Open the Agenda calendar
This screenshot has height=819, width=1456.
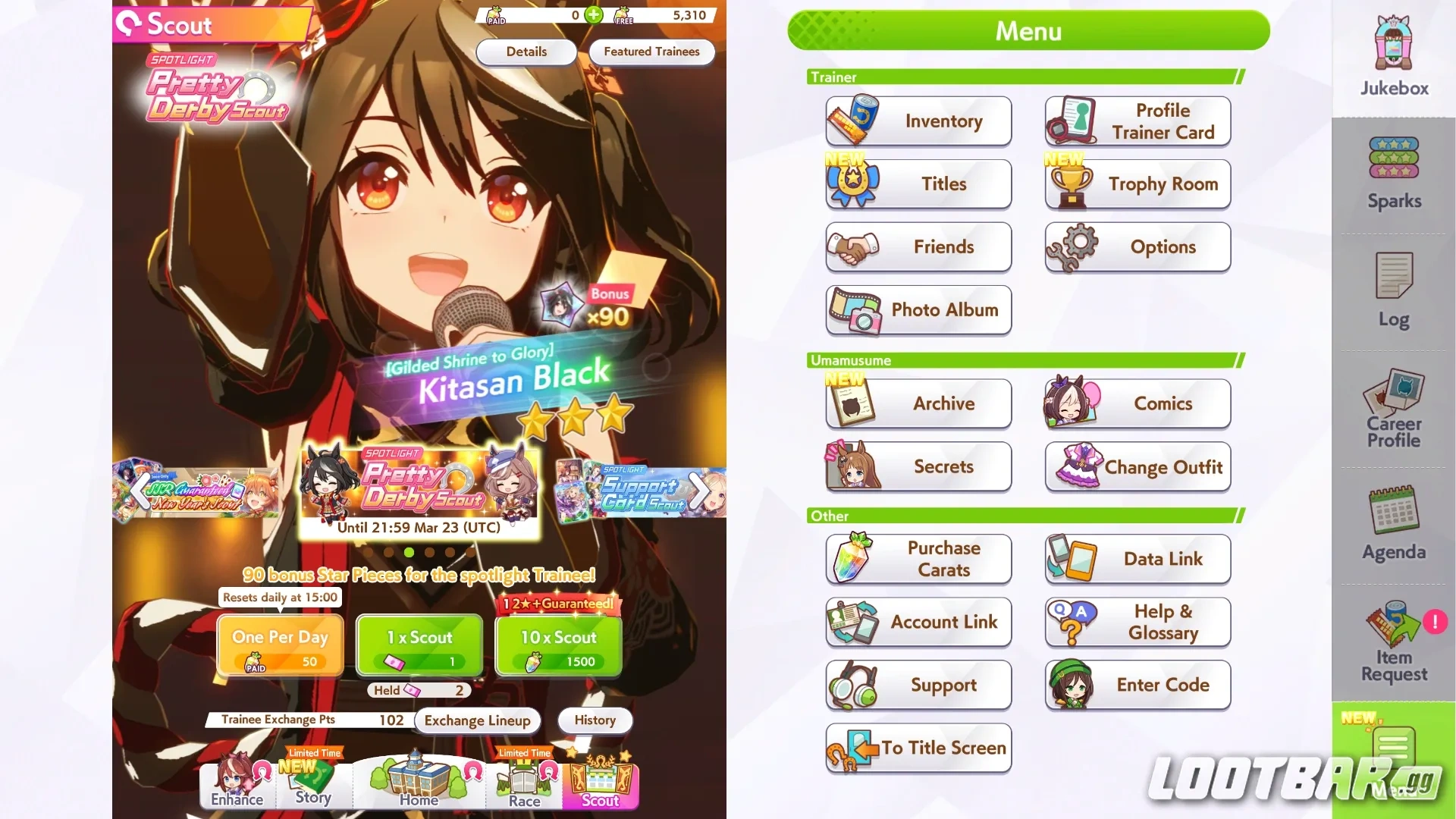(x=1392, y=523)
